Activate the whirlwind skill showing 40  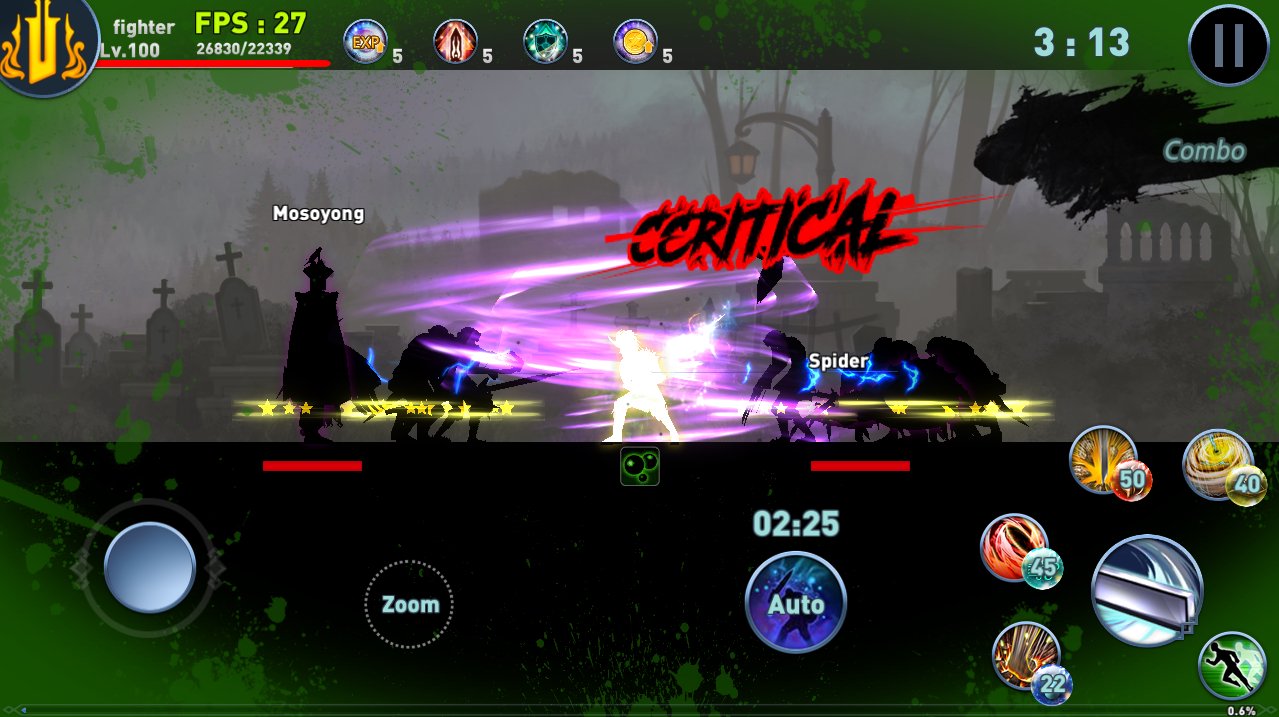(x=1216, y=465)
